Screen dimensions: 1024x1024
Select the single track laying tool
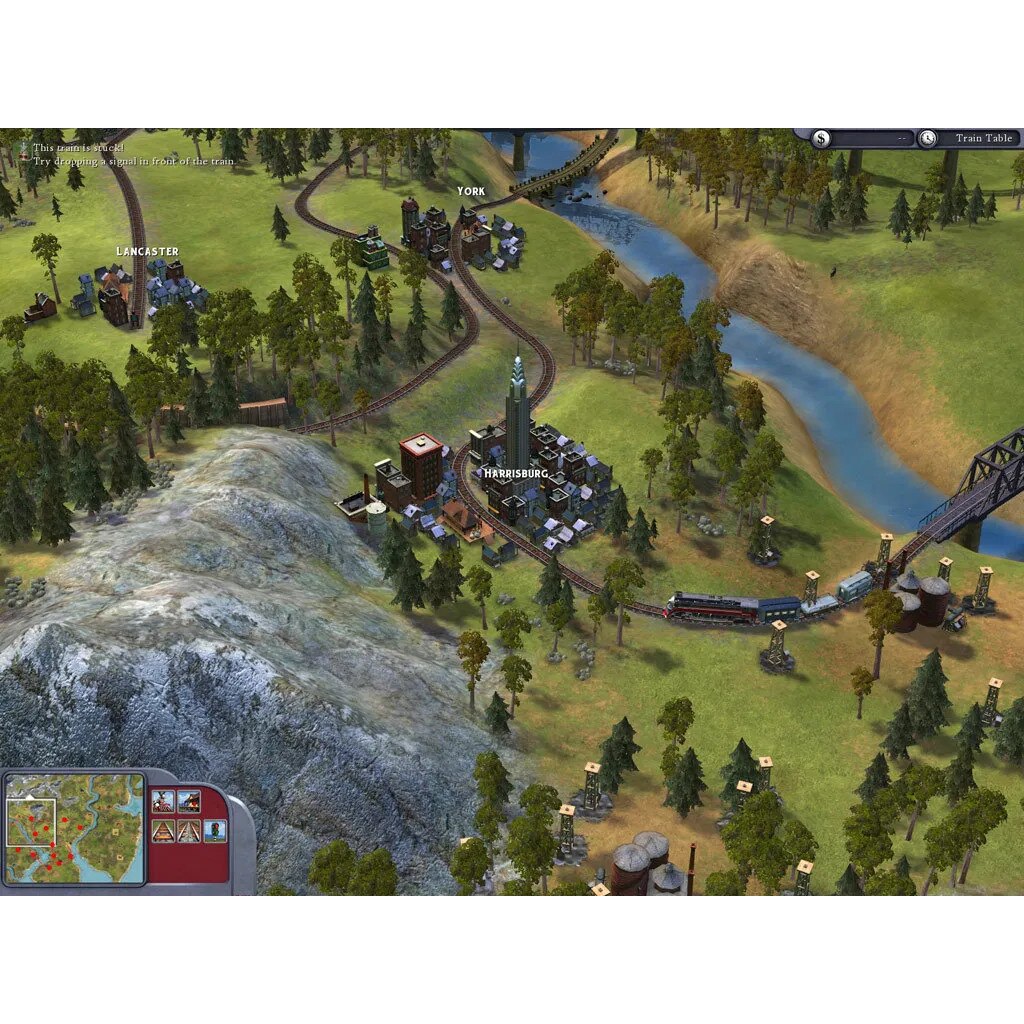pyautogui.click(x=163, y=830)
